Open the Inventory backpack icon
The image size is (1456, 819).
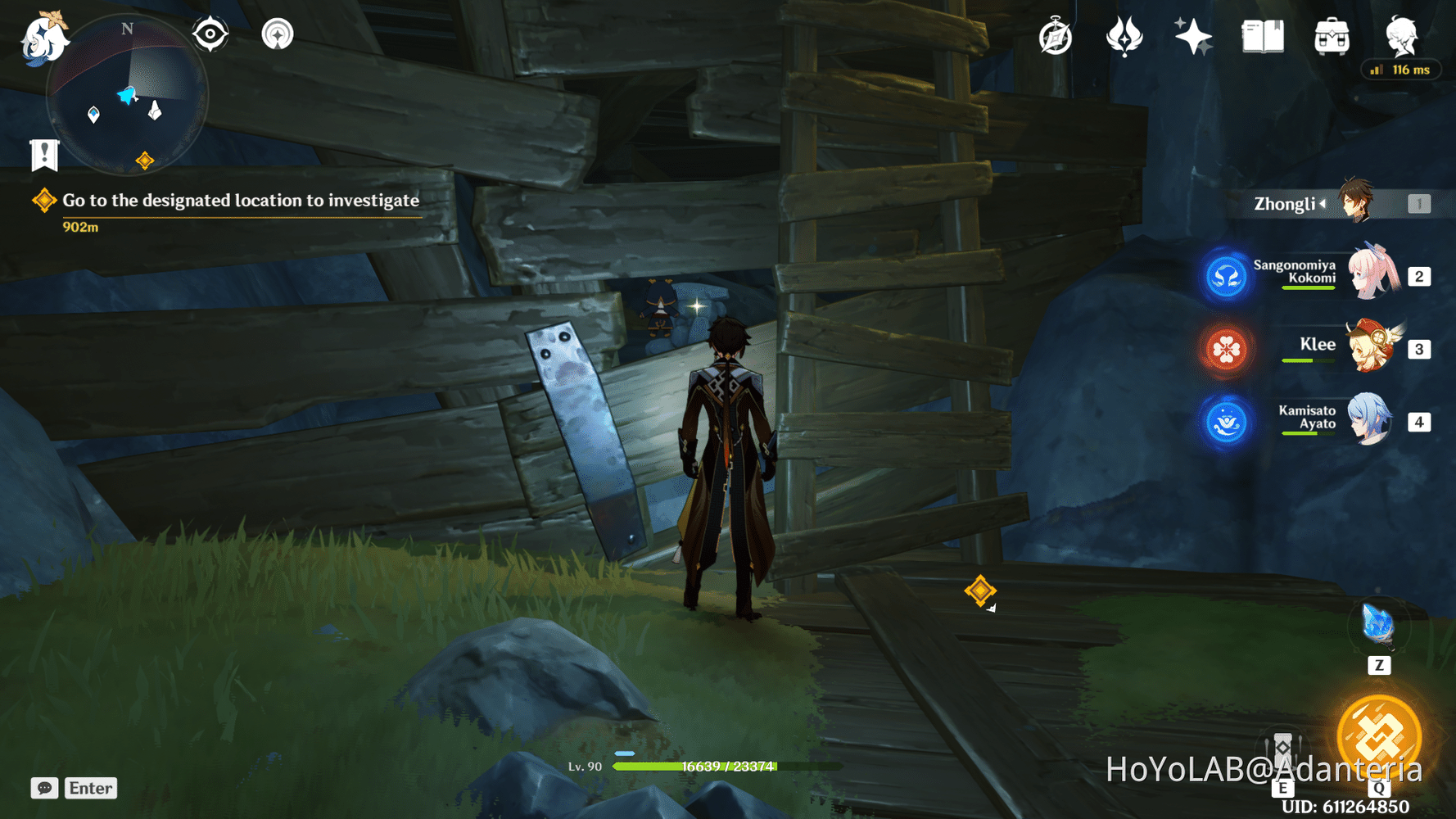click(1331, 34)
